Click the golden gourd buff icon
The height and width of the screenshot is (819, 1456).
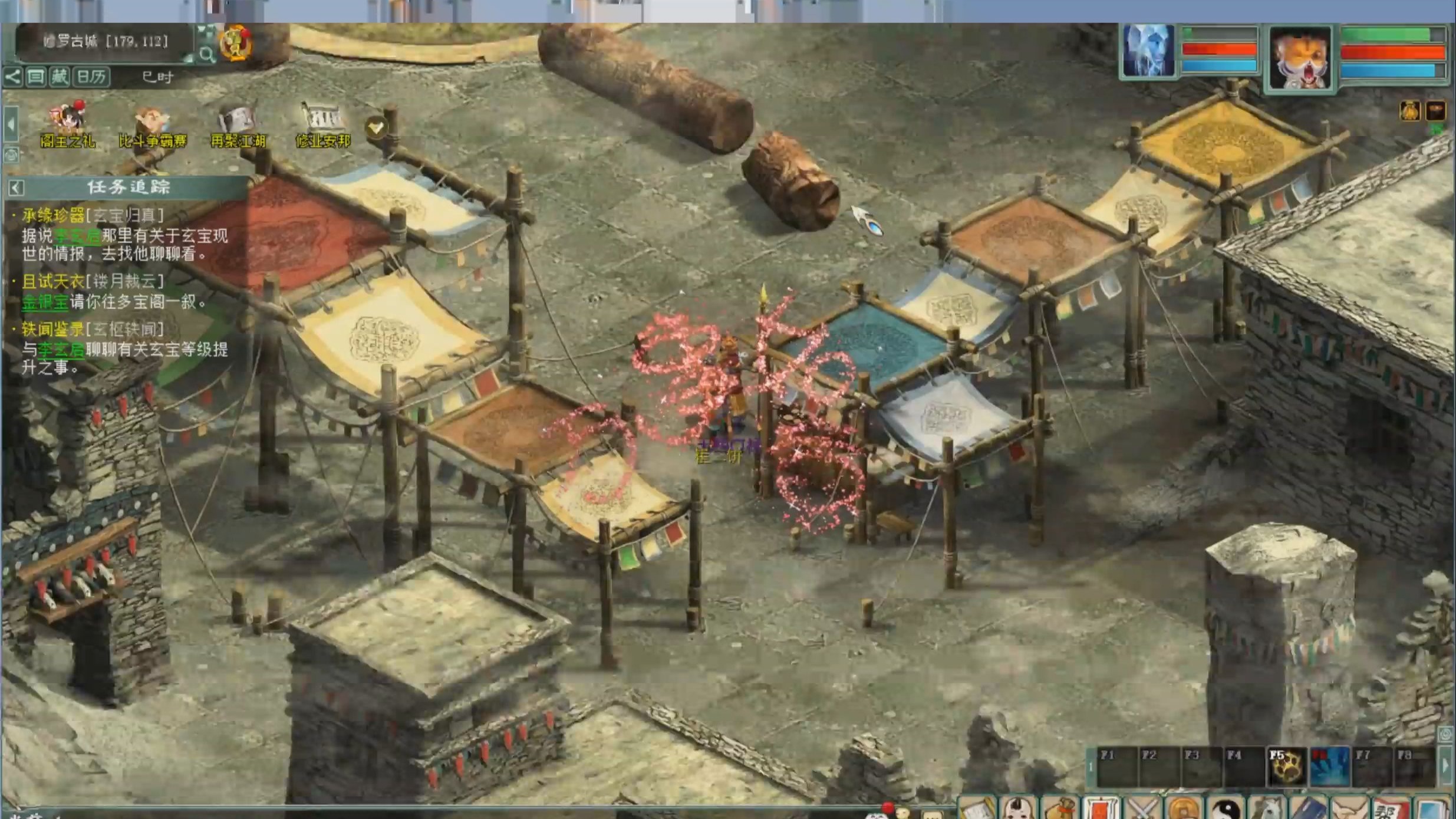pos(1409,111)
